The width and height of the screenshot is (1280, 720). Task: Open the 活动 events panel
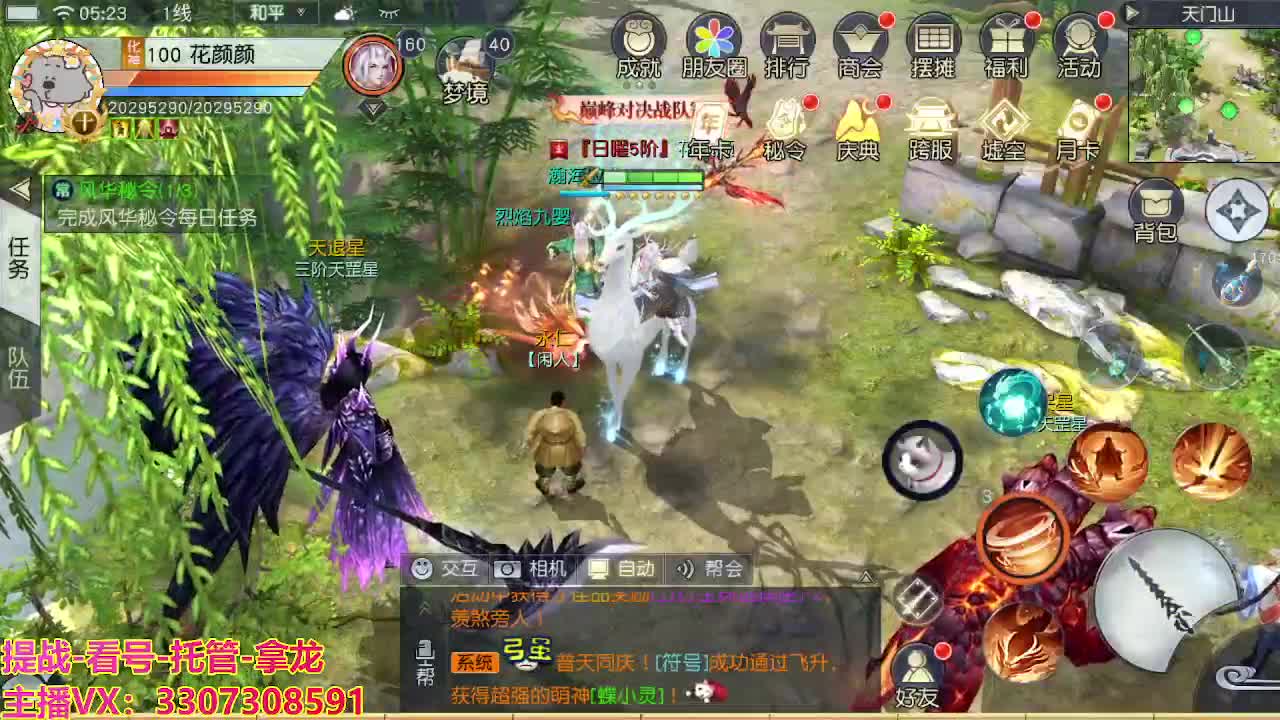click(x=1080, y=45)
